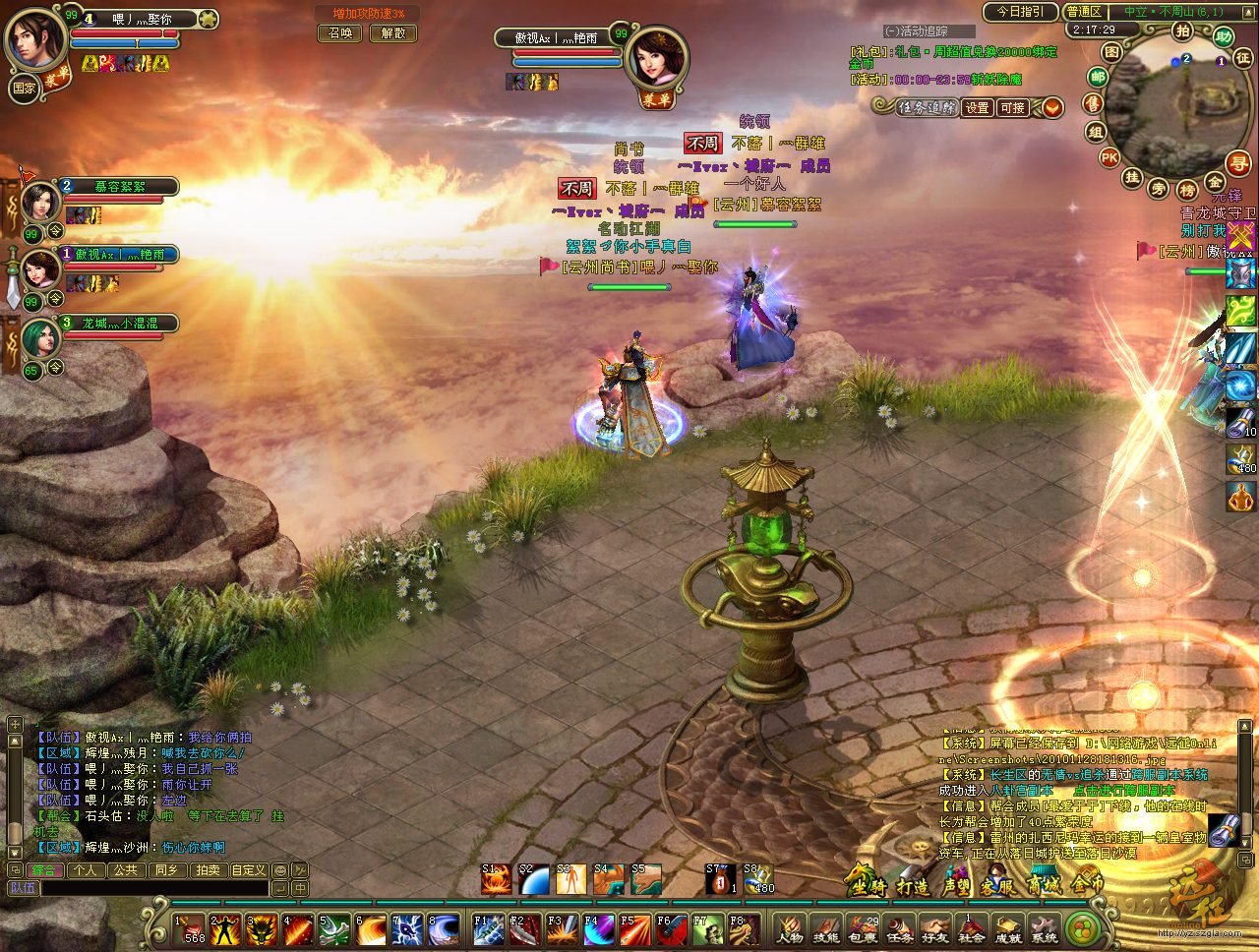Switch chat to the 个人 tab
The height and width of the screenshot is (952, 1259).
(86, 870)
